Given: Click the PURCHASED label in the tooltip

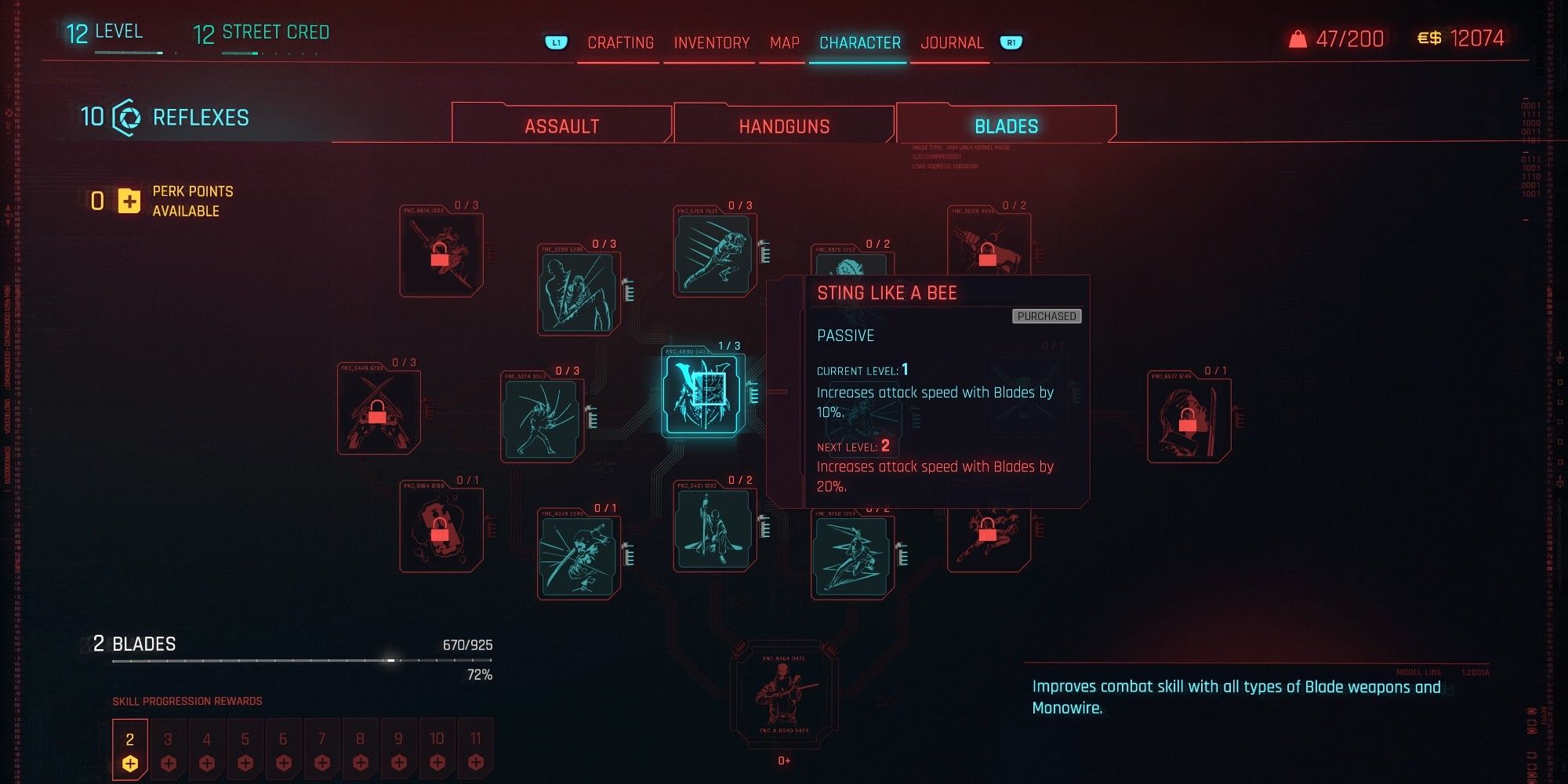Looking at the screenshot, I should click(x=1046, y=317).
